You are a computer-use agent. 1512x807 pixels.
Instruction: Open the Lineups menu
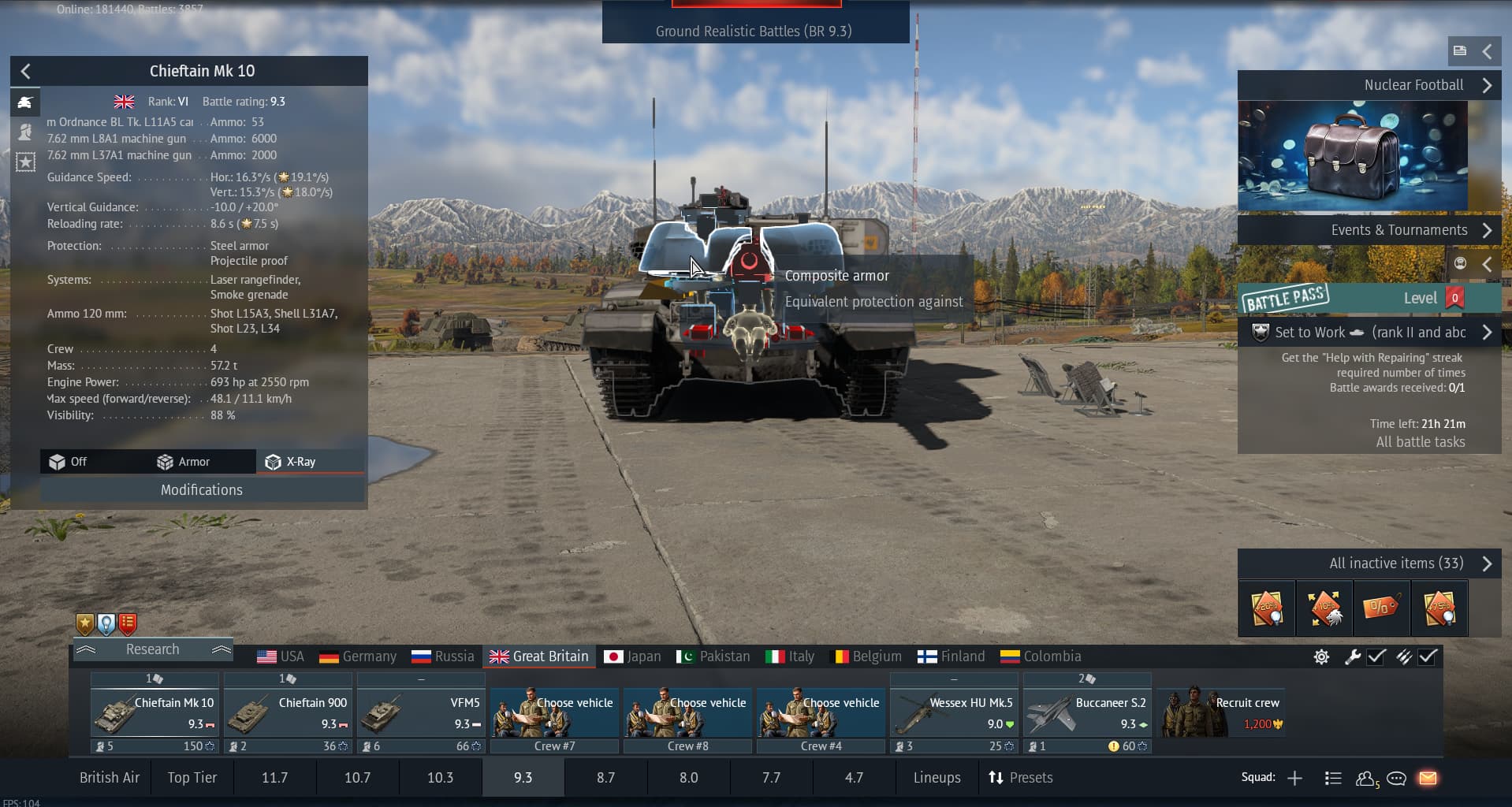click(x=937, y=778)
